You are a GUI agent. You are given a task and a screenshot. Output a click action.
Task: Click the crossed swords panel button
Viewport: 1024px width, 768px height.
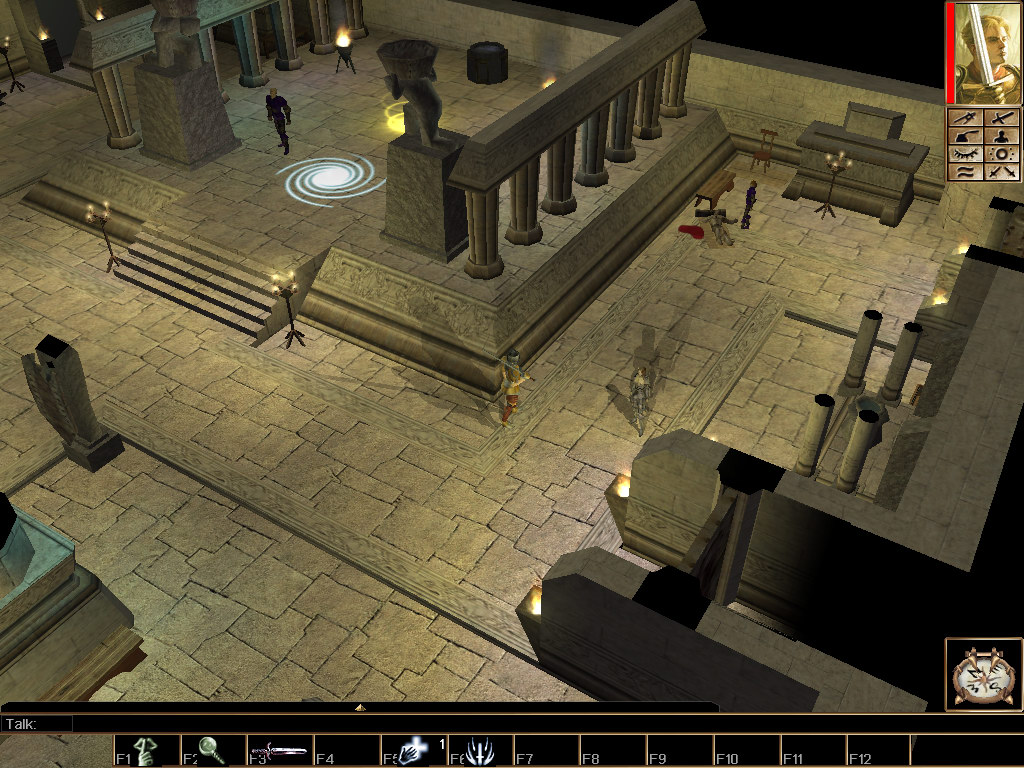point(1001,172)
